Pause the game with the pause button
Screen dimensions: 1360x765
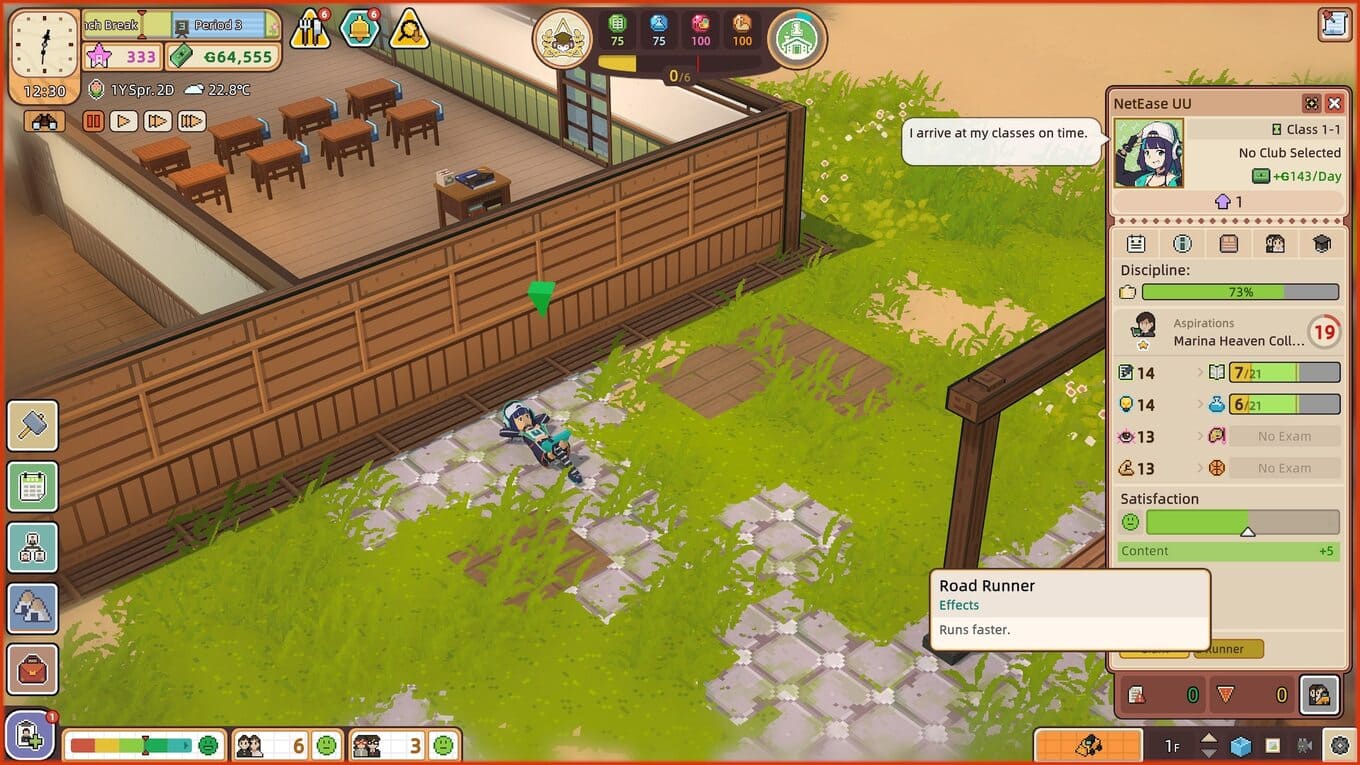[x=93, y=121]
